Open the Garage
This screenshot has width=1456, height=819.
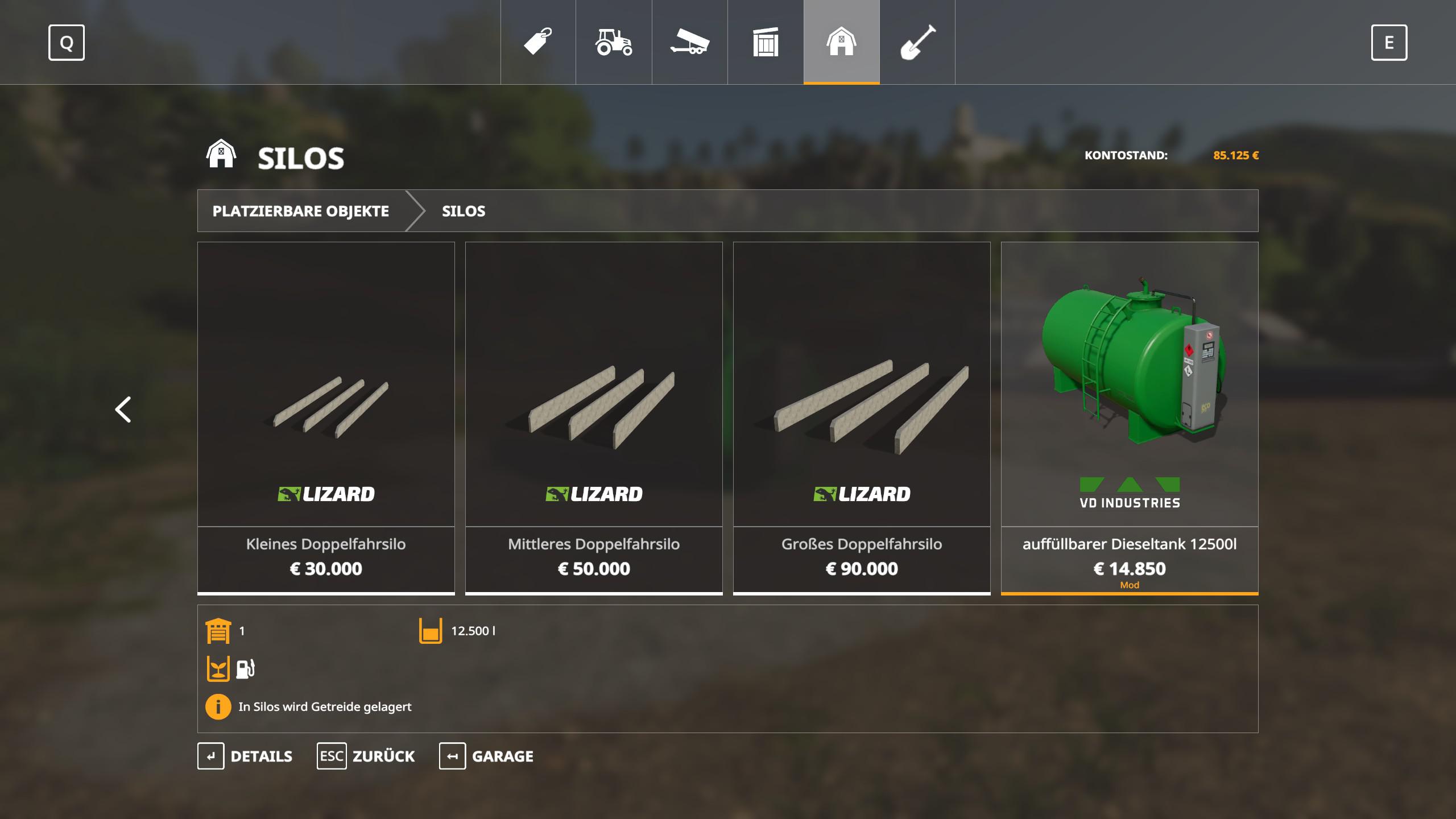(x=487, y=756)
